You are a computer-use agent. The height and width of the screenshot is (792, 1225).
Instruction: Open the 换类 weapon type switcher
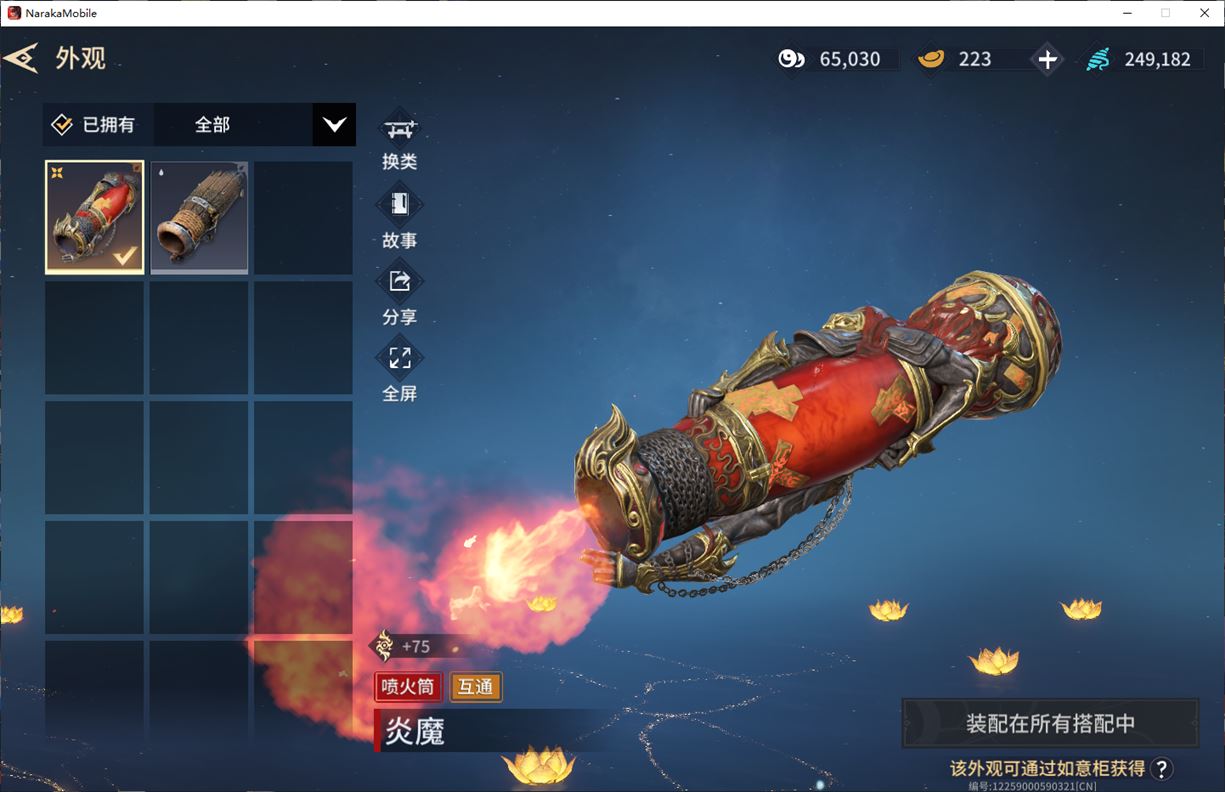[x=400, y=142]
